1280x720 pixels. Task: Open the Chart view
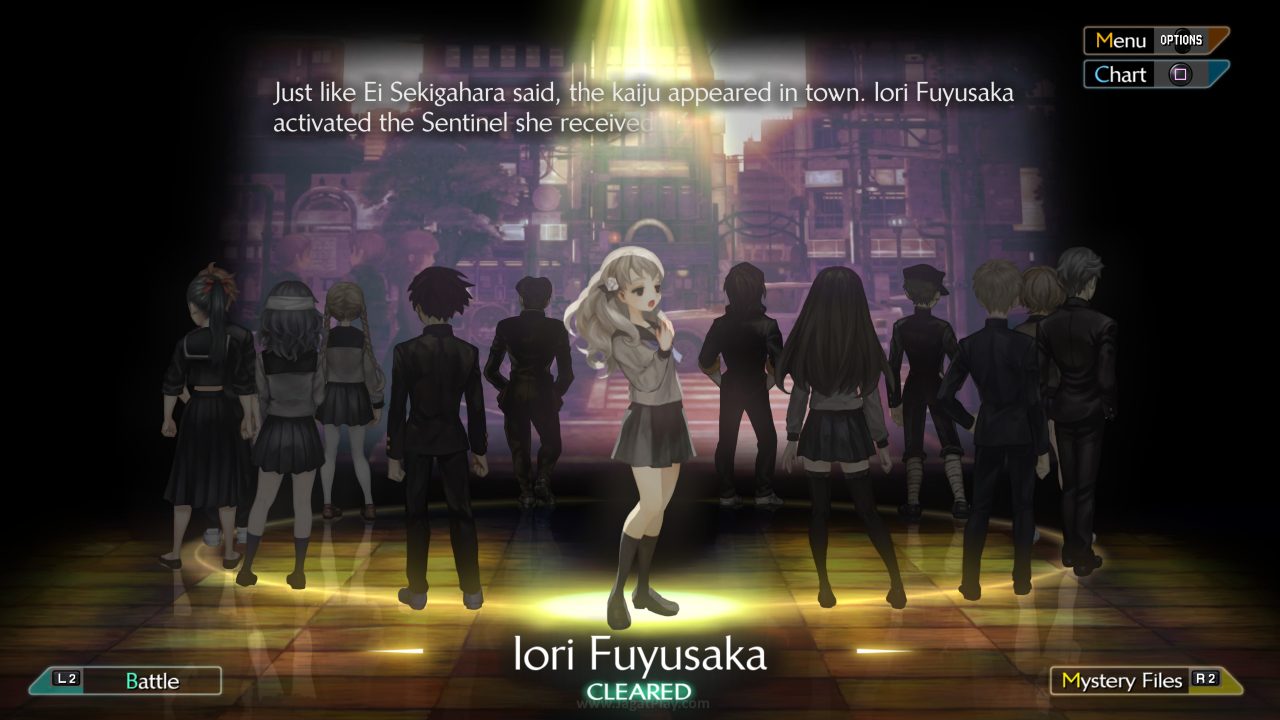(1120, 74)
